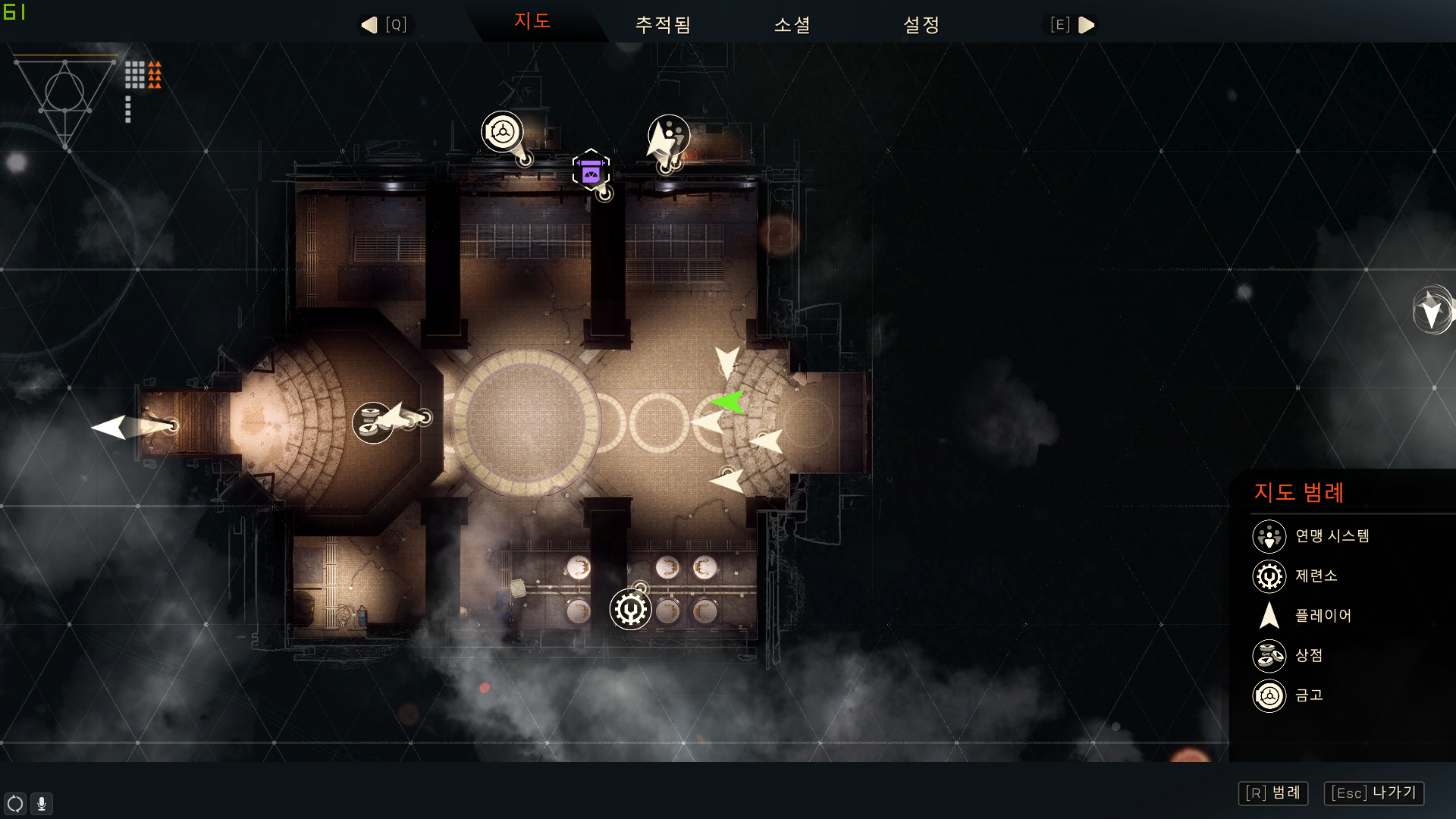Click the microphone icon
This screenshot has width=1456, height=819.
coord(42,803)
